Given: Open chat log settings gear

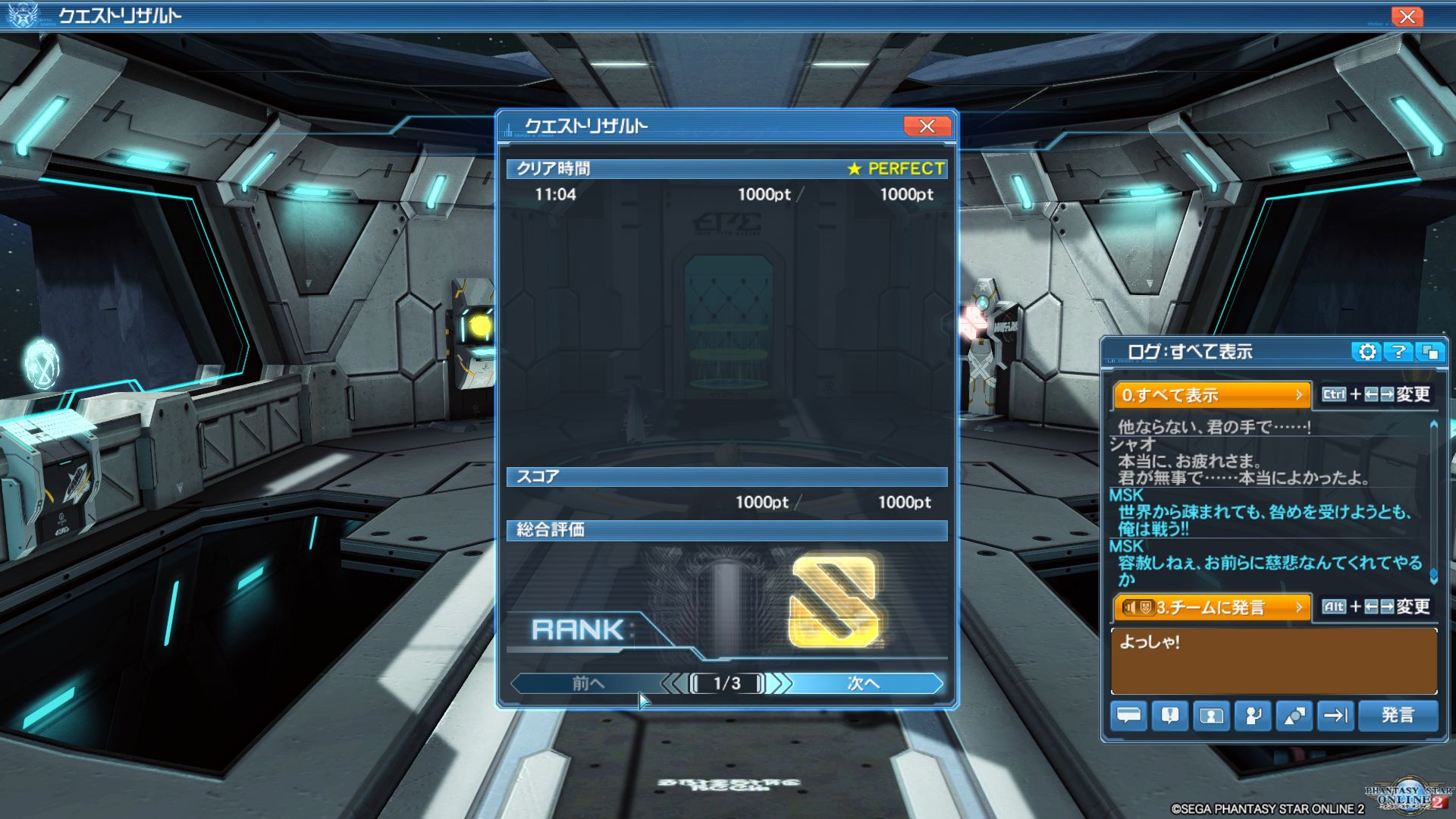Looking at the screenshot, I should 1367,352.
